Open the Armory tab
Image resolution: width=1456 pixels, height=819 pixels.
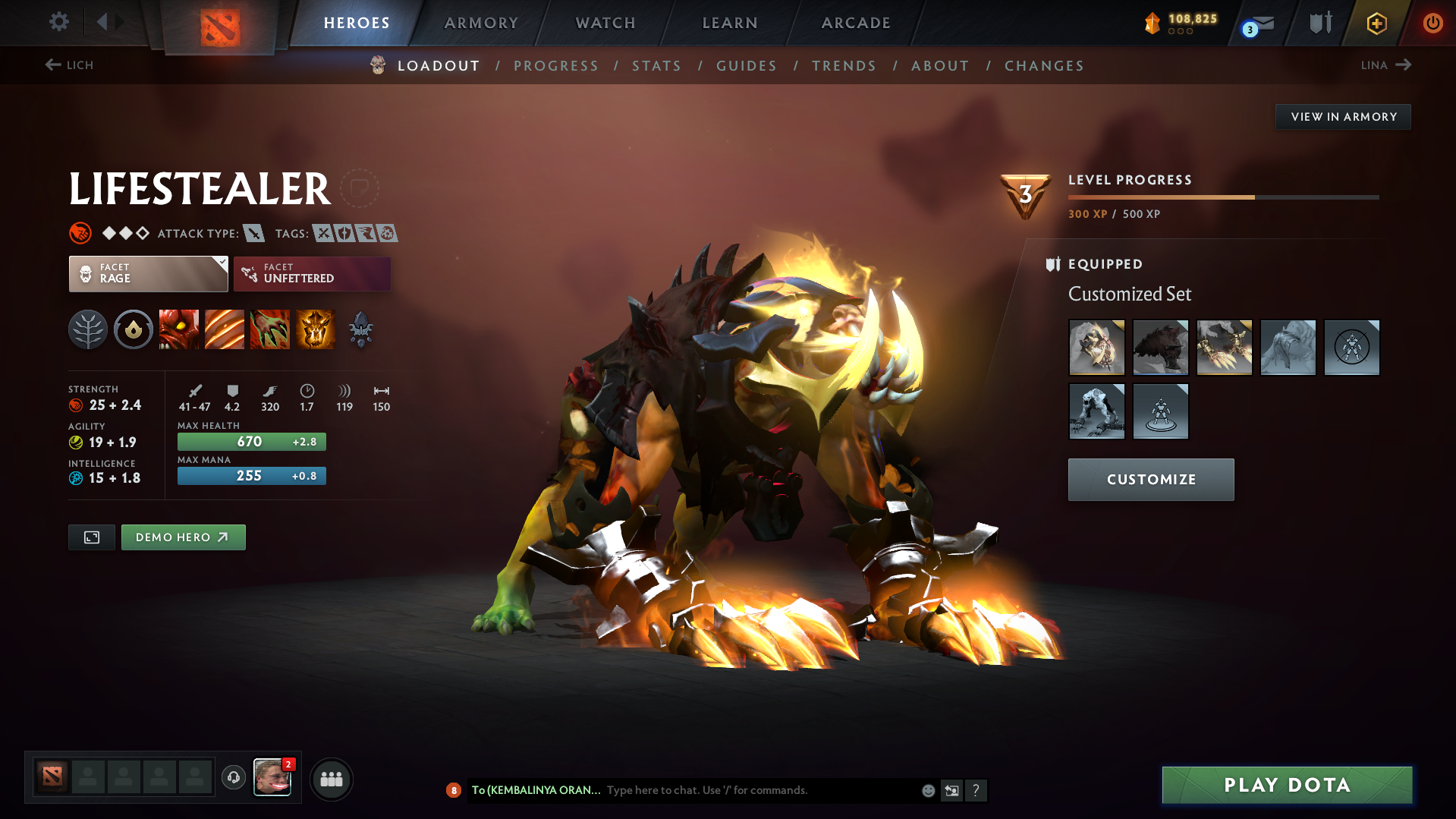[x=481, y=23]
